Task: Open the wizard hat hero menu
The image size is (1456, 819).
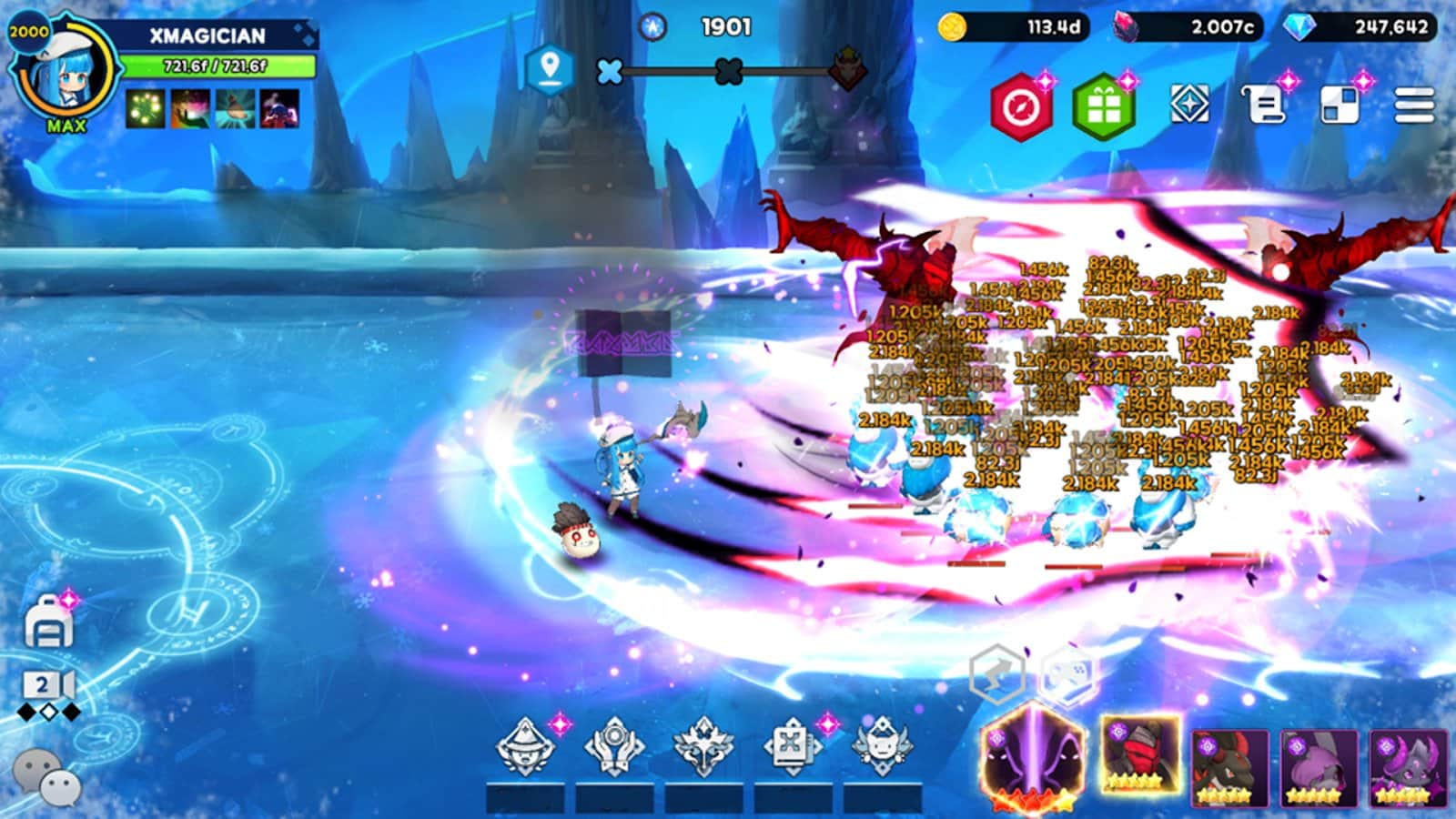Action: point(525,747)
